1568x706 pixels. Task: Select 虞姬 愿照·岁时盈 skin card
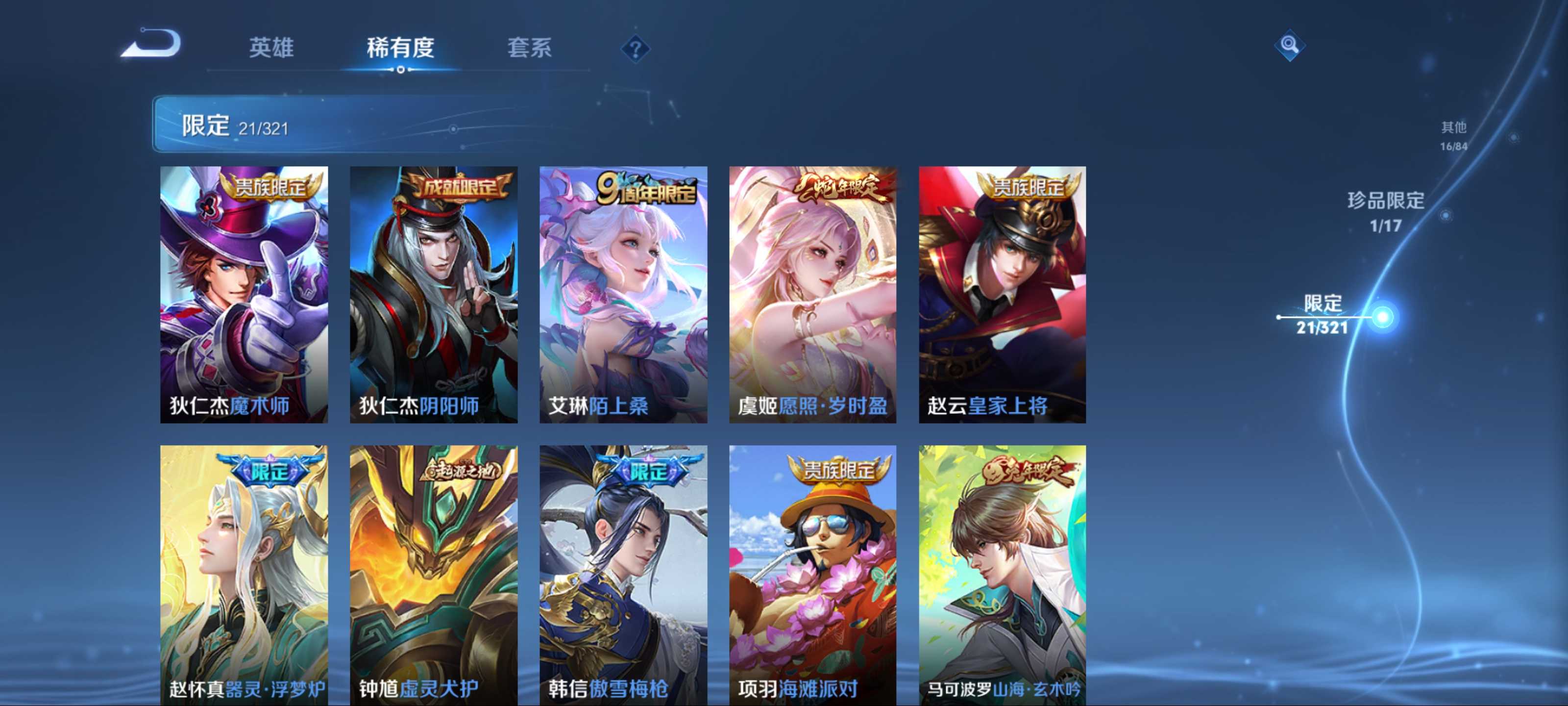point(812,294)
